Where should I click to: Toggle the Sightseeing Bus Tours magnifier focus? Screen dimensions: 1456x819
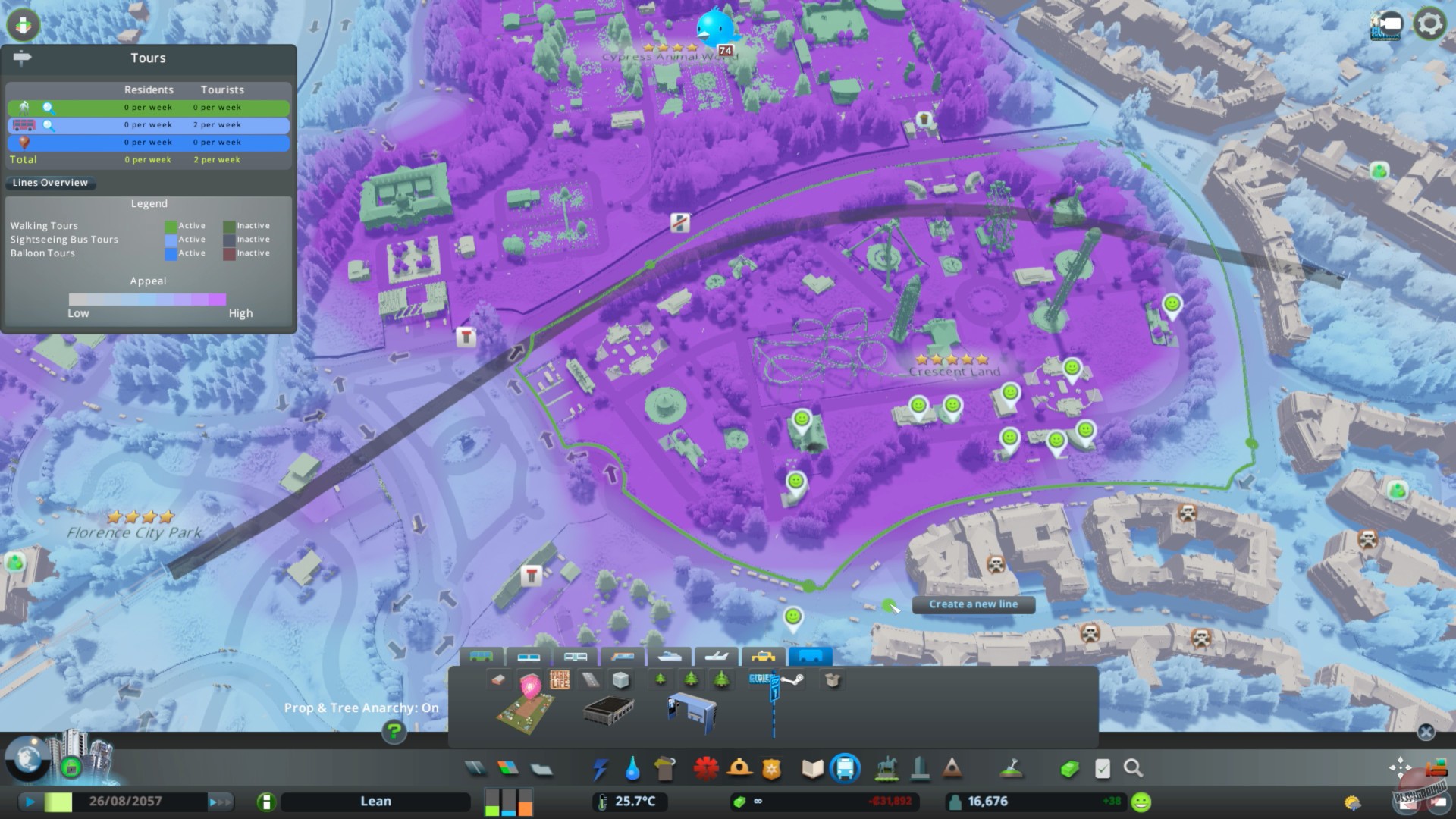[48, 125]
